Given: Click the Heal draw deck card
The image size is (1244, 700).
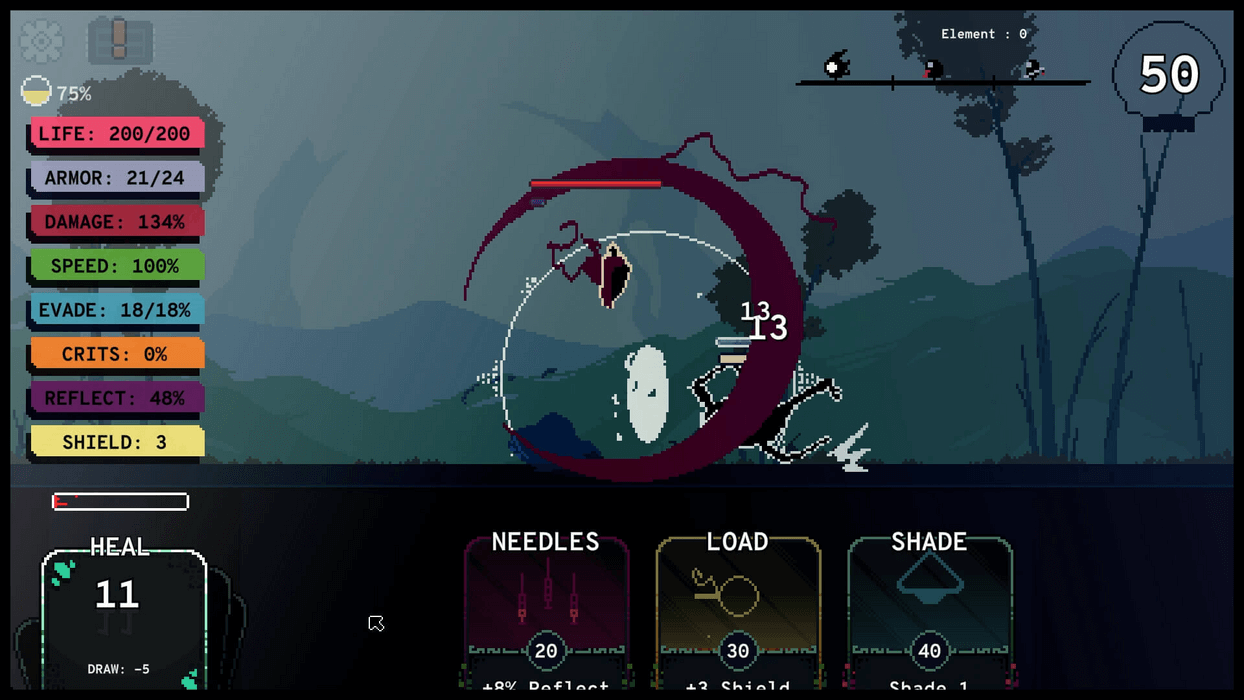Looking at the screenshot, I should [123, 615].
